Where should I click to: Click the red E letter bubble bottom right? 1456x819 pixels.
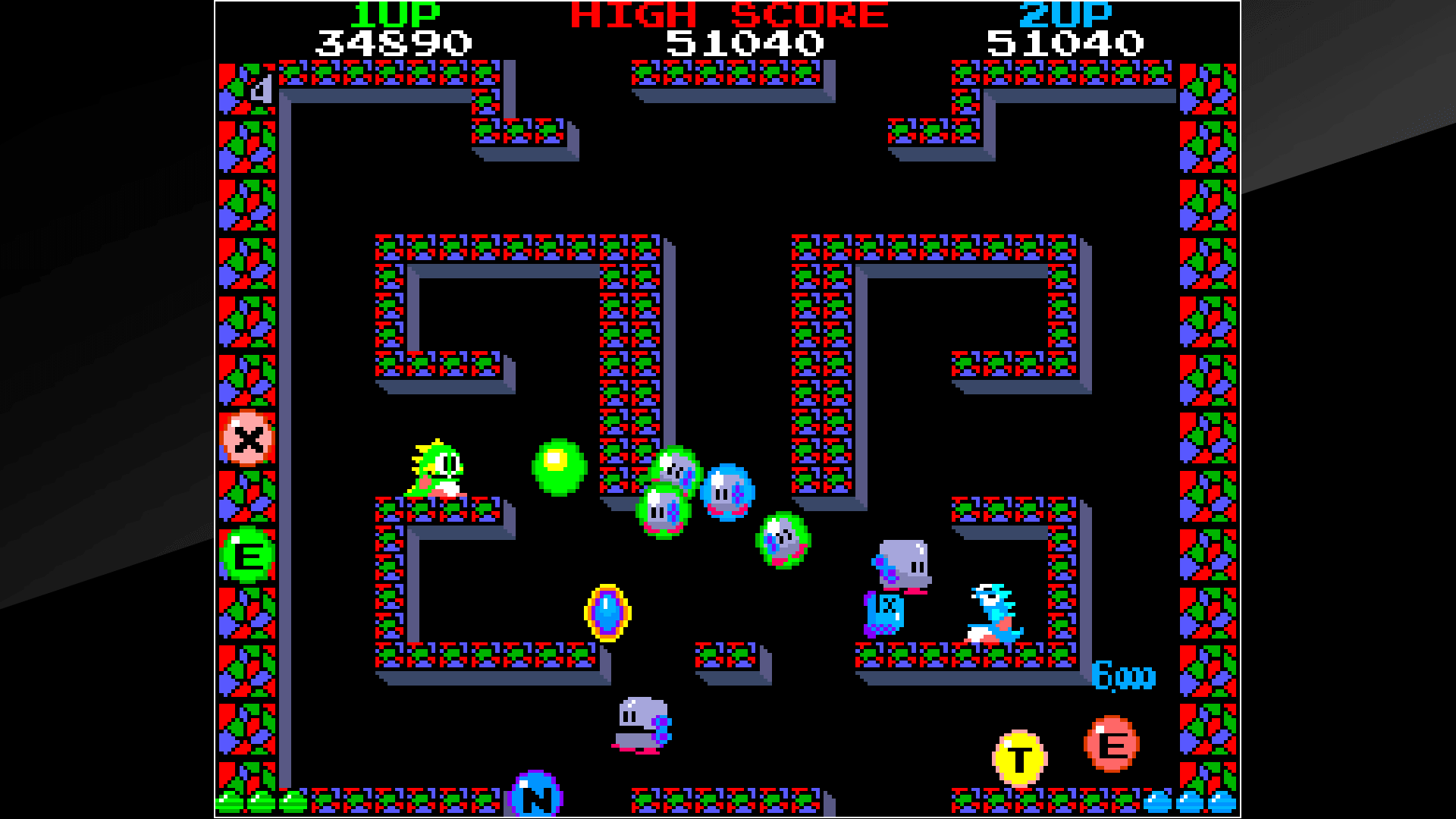click(x=1111, y=743)
